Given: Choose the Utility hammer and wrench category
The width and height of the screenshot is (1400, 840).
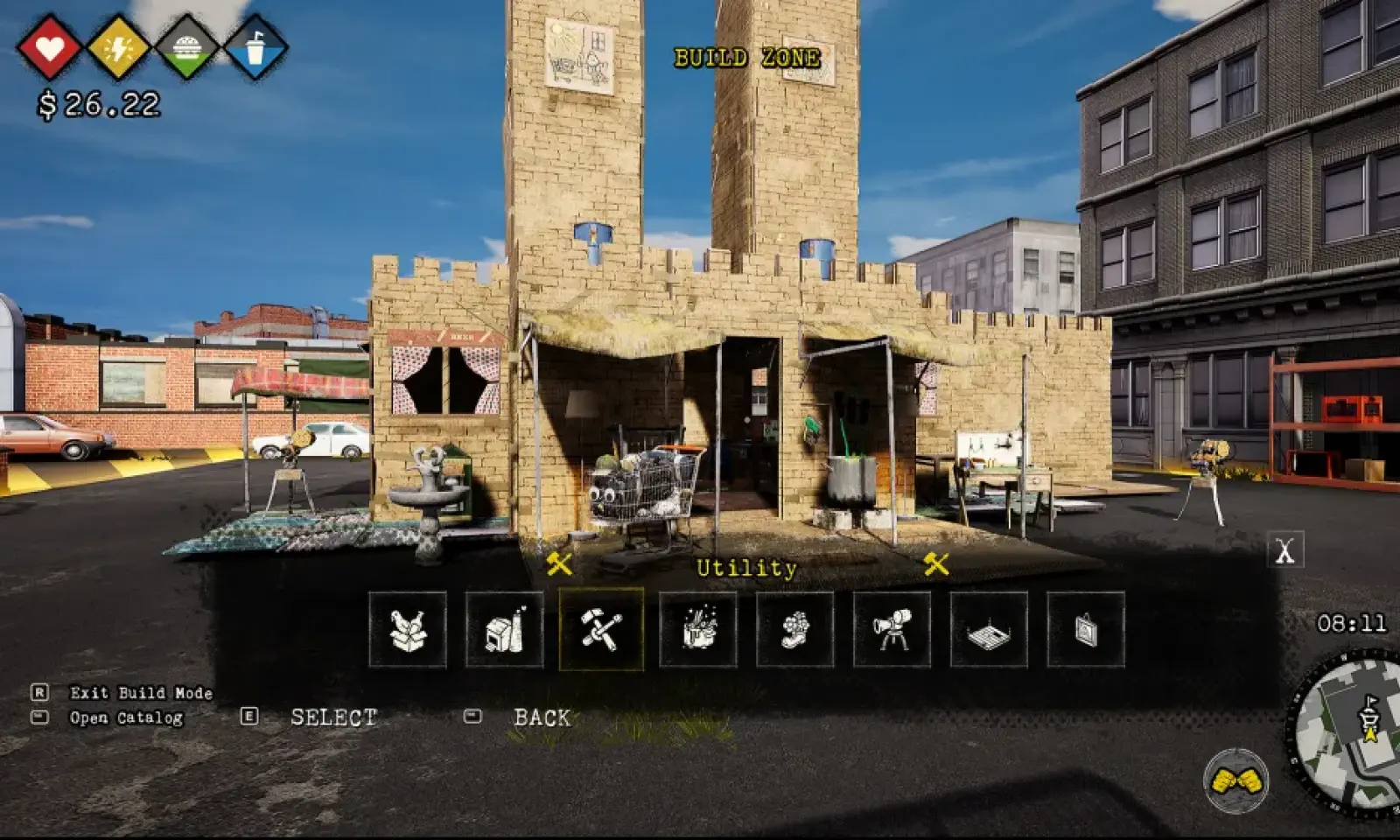Looking at the screenshot, I should [601, 630].
